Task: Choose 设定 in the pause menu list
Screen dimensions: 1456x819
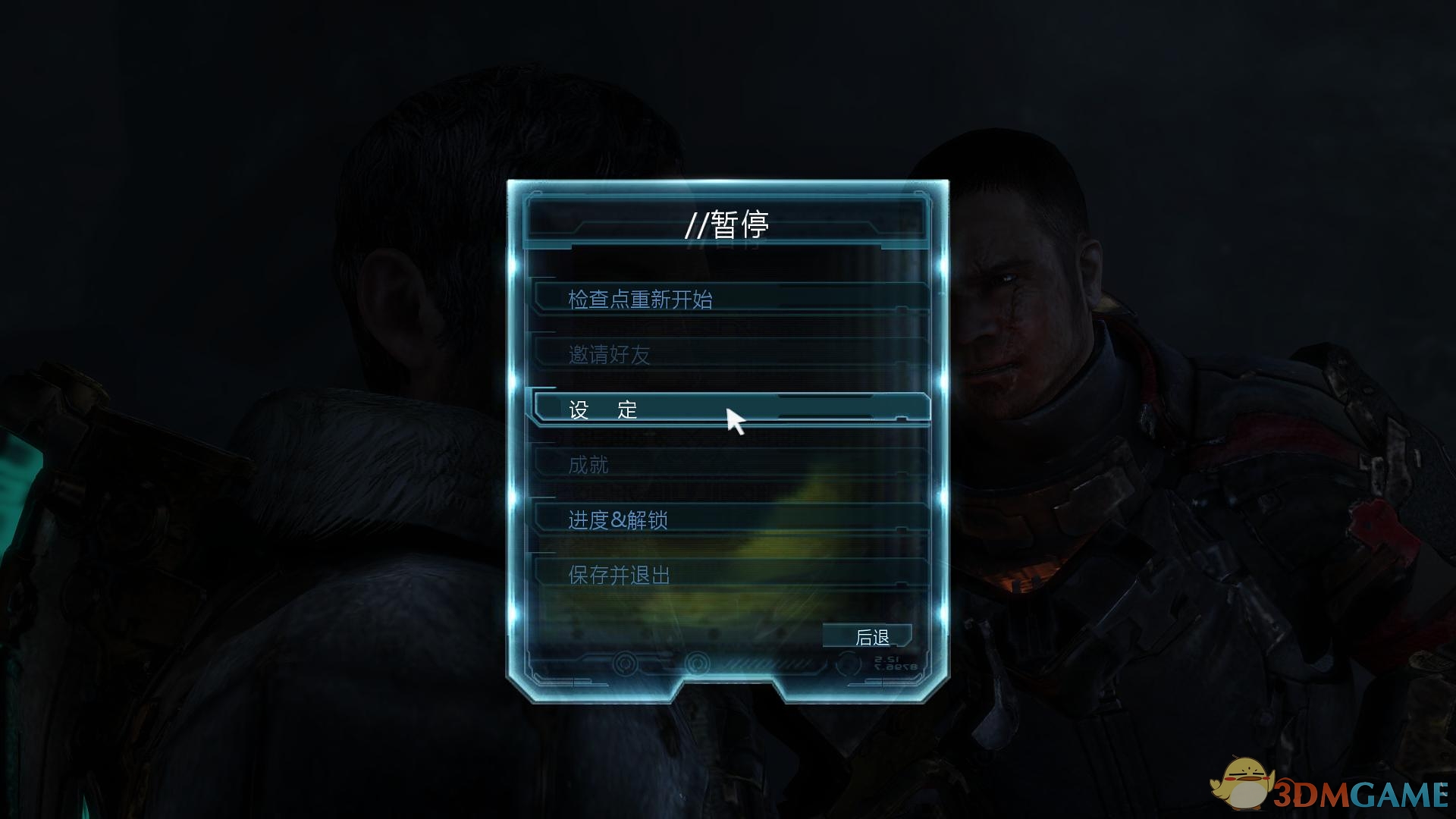Action: coord(603,409)
